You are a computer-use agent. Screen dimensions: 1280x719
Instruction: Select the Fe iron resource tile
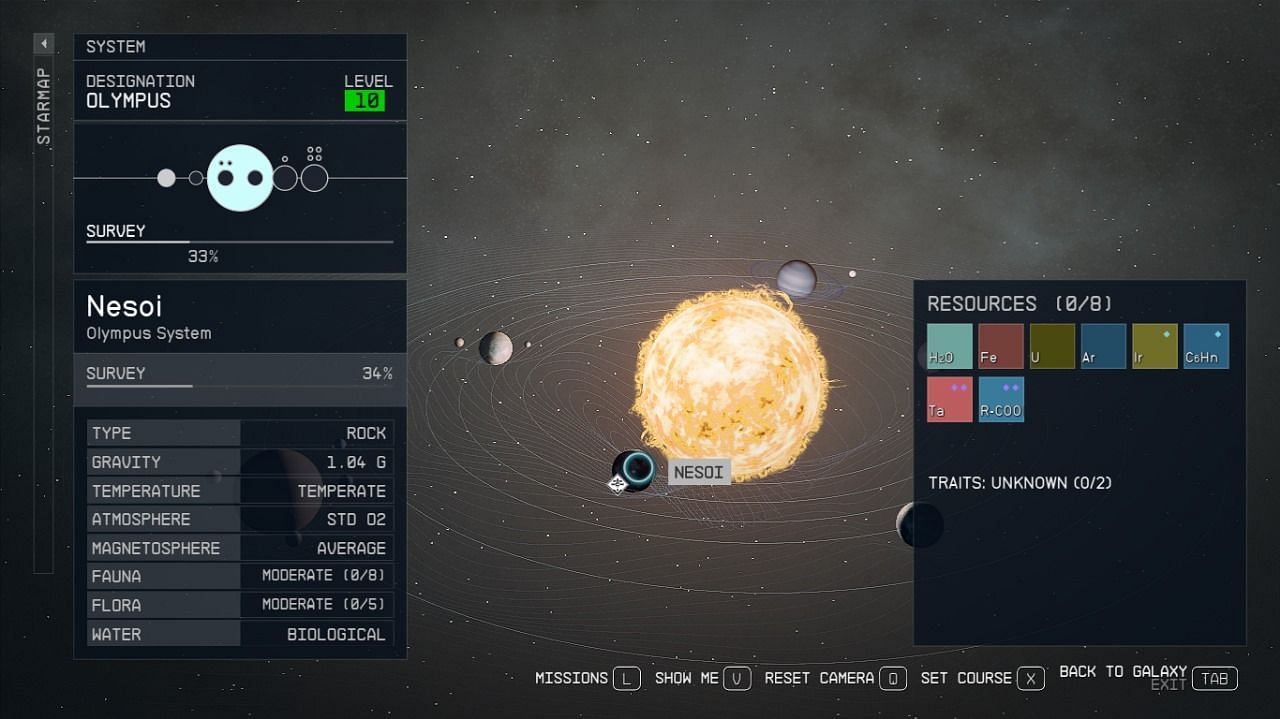tap(1001, 346)
